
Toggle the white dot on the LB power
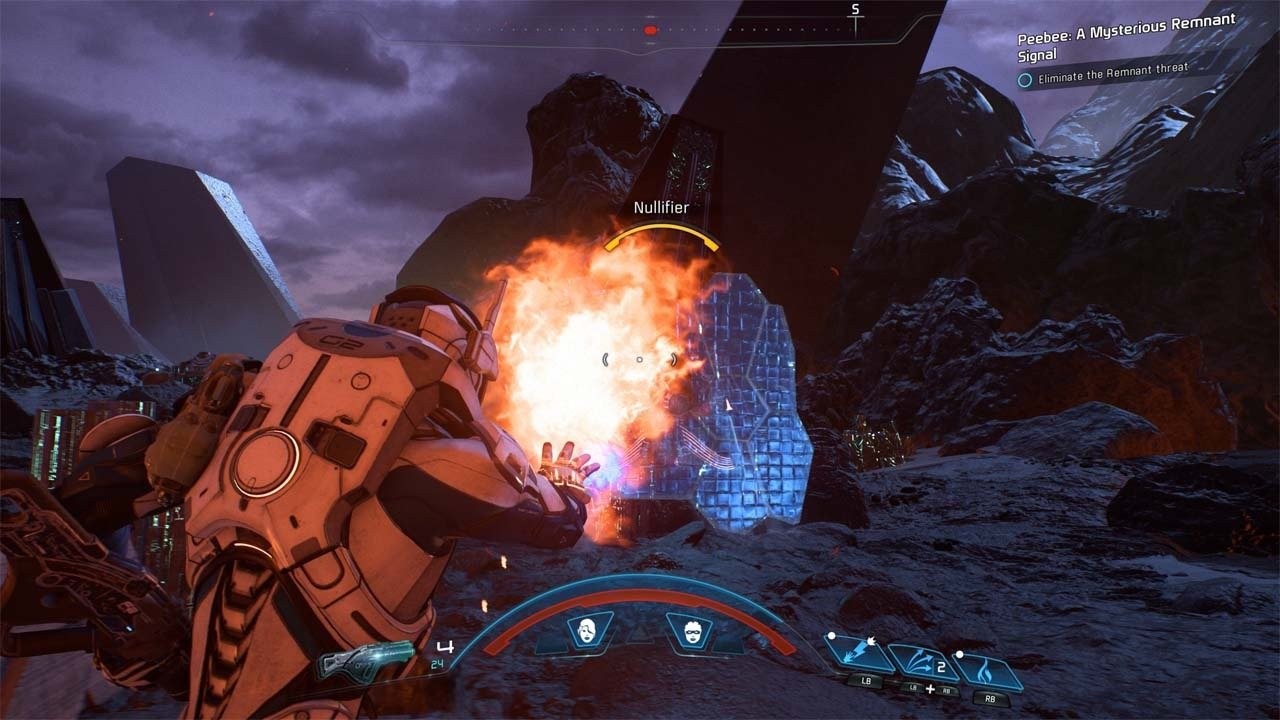point(832,636)
